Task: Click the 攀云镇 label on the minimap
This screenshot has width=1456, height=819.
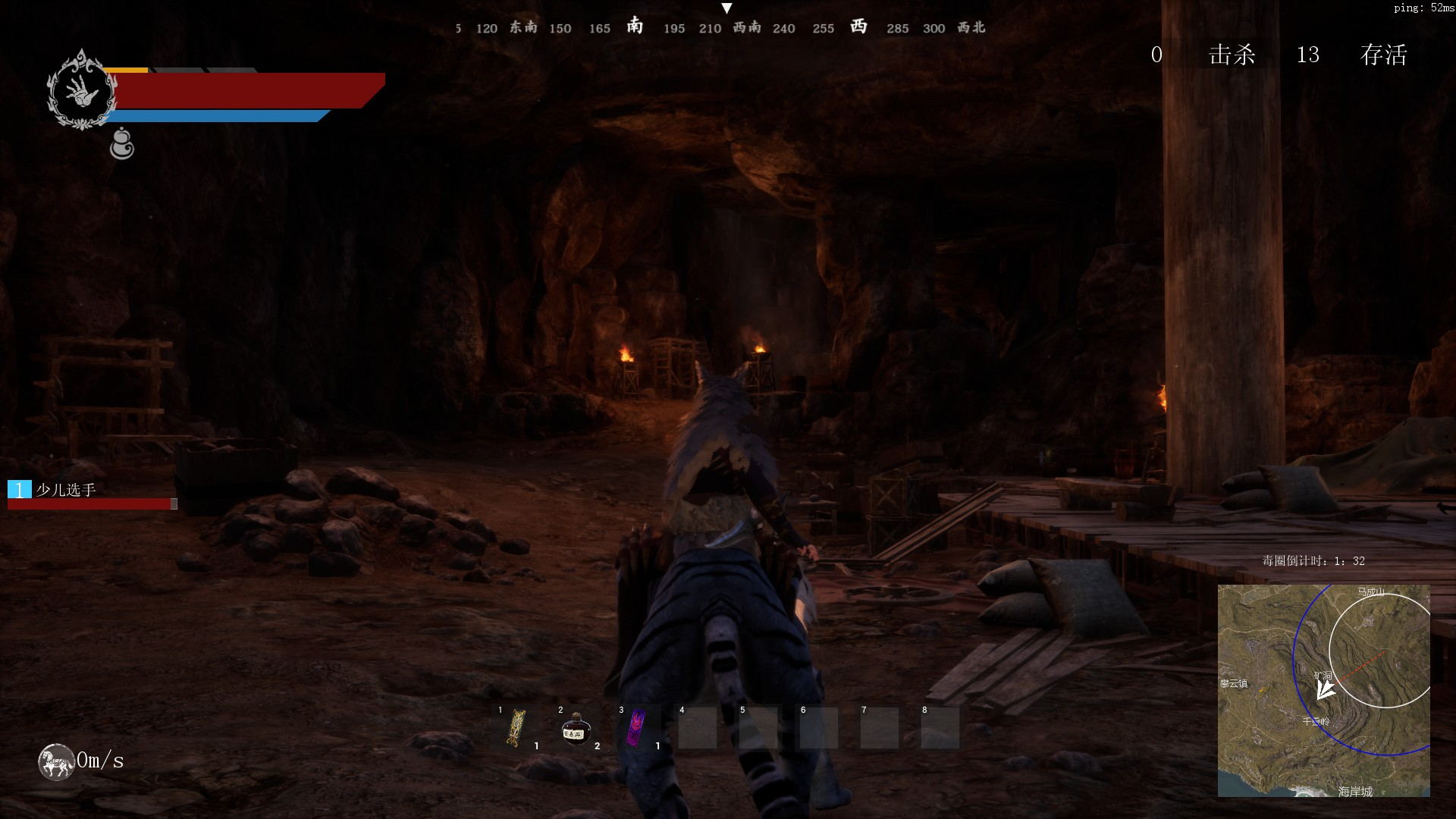Action: tap(1233, 683)
